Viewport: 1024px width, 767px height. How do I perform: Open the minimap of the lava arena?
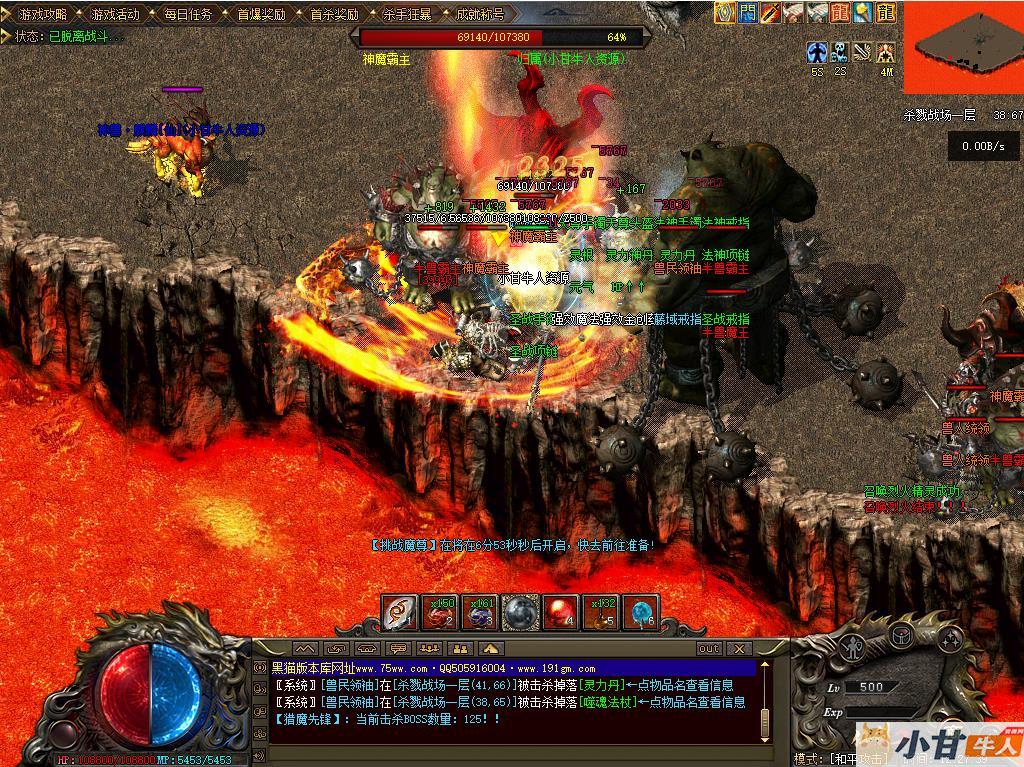963,47
